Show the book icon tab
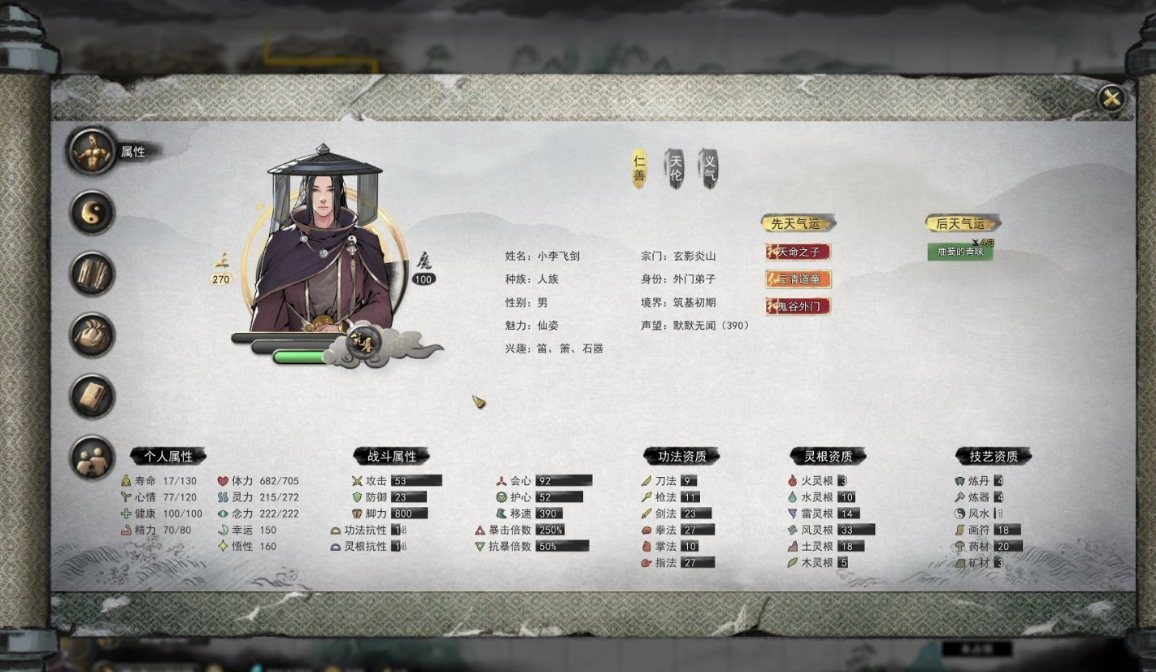 (92, 396)
